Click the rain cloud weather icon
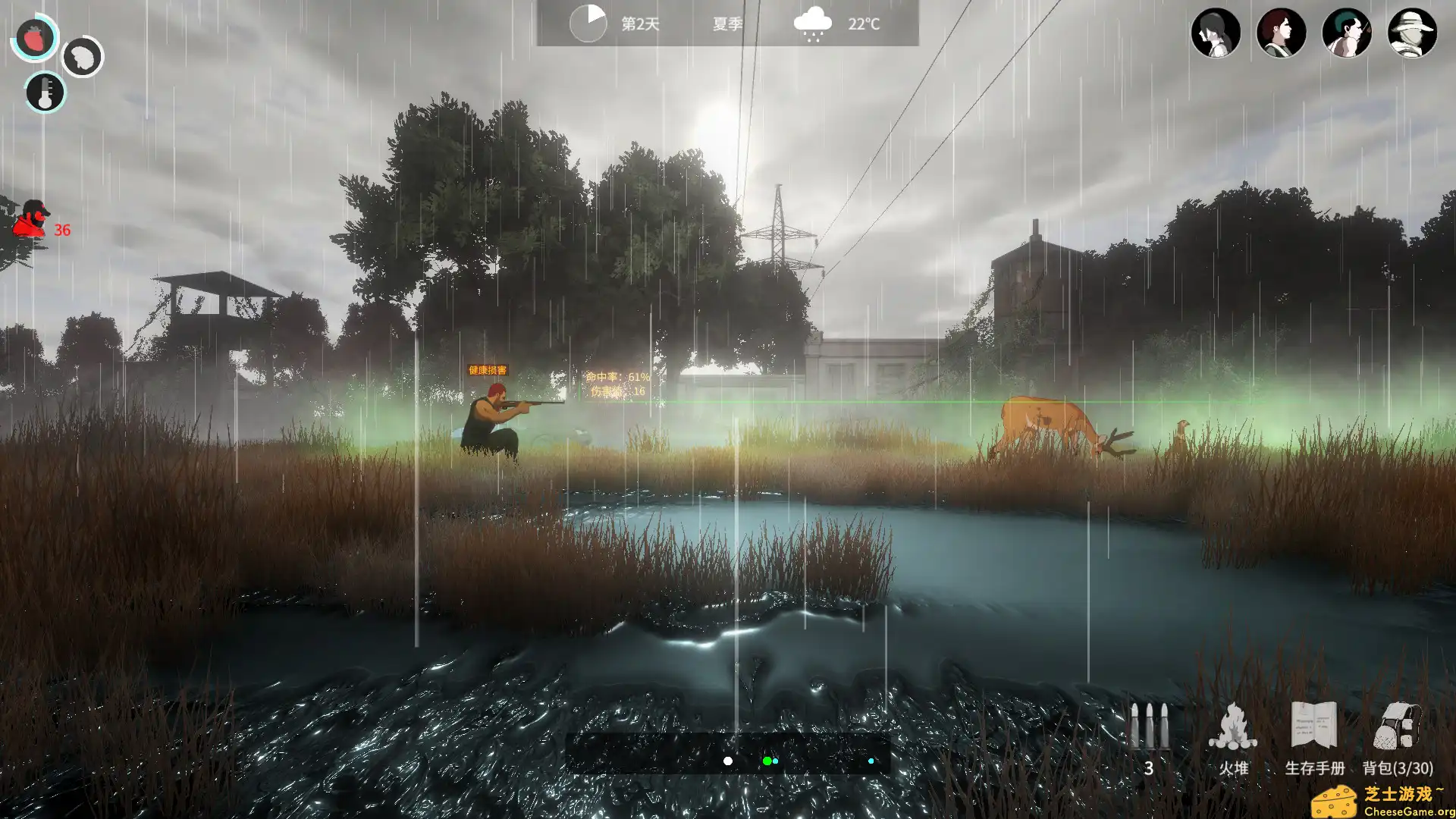 pyautogui.click(x=814, y=23)
